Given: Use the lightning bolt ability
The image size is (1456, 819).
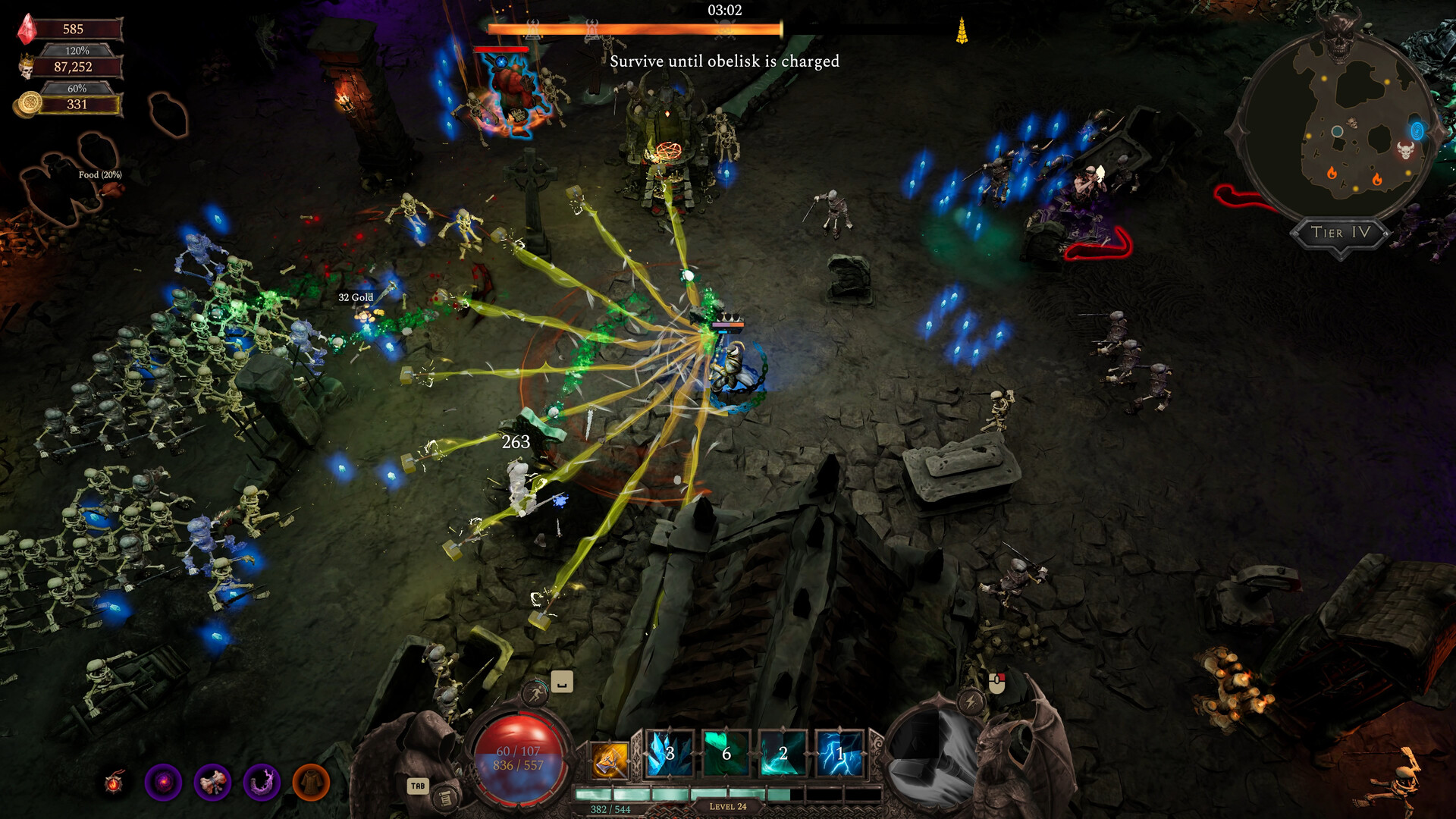Looking at the screenshot, I should click(839, 754).
